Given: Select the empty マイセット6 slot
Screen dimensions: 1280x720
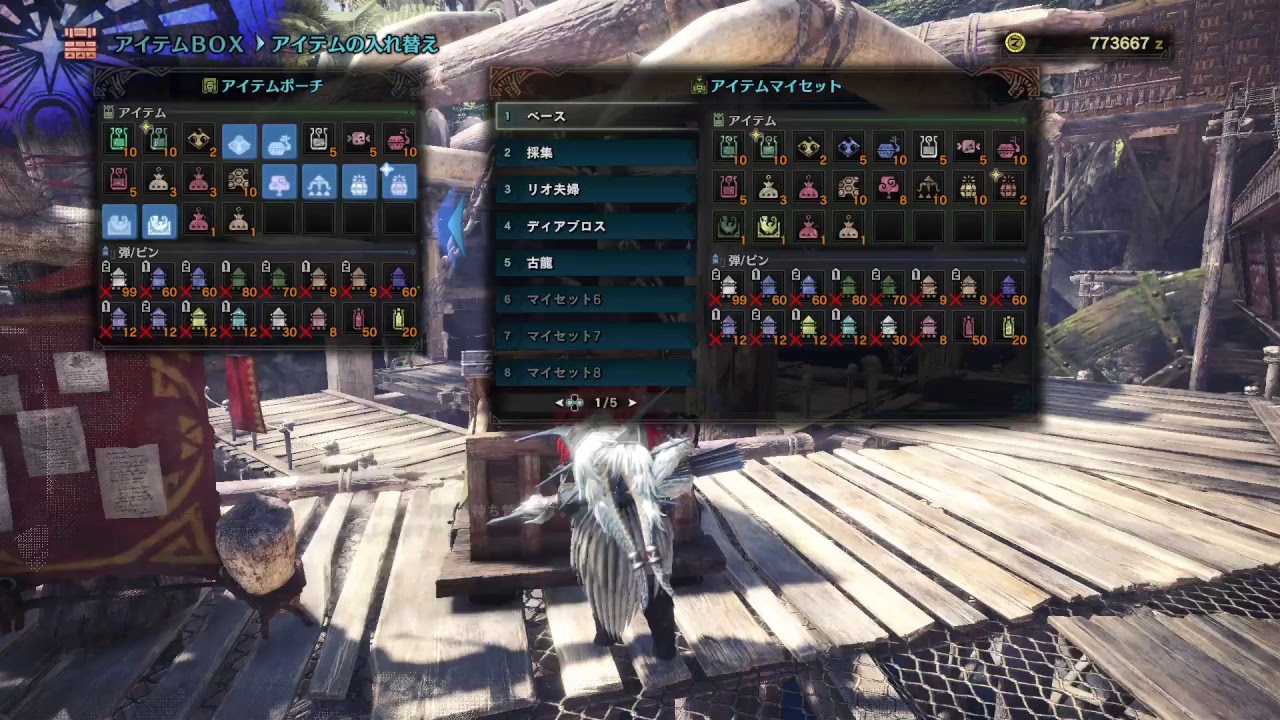Looking at the screenshot, I should pos(596,300).
